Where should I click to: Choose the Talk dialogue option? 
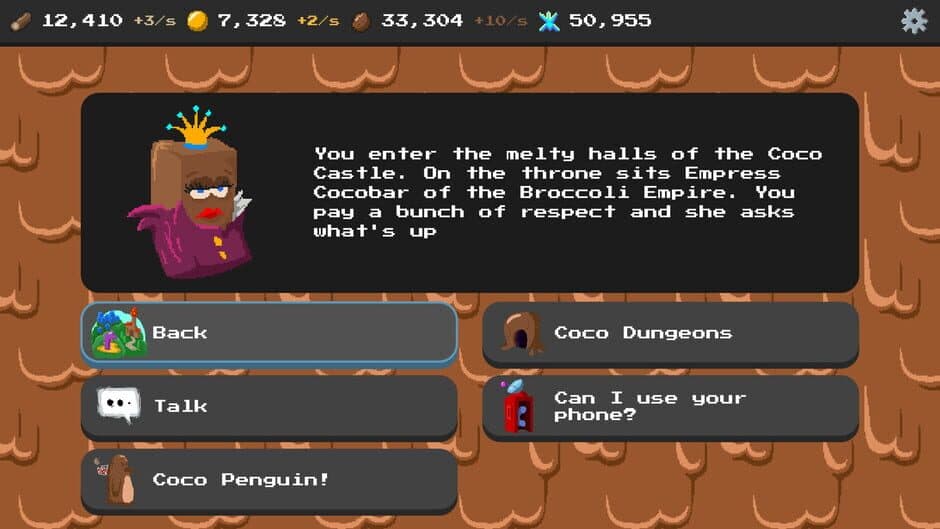pyautogui.click(x=268, y=406)
